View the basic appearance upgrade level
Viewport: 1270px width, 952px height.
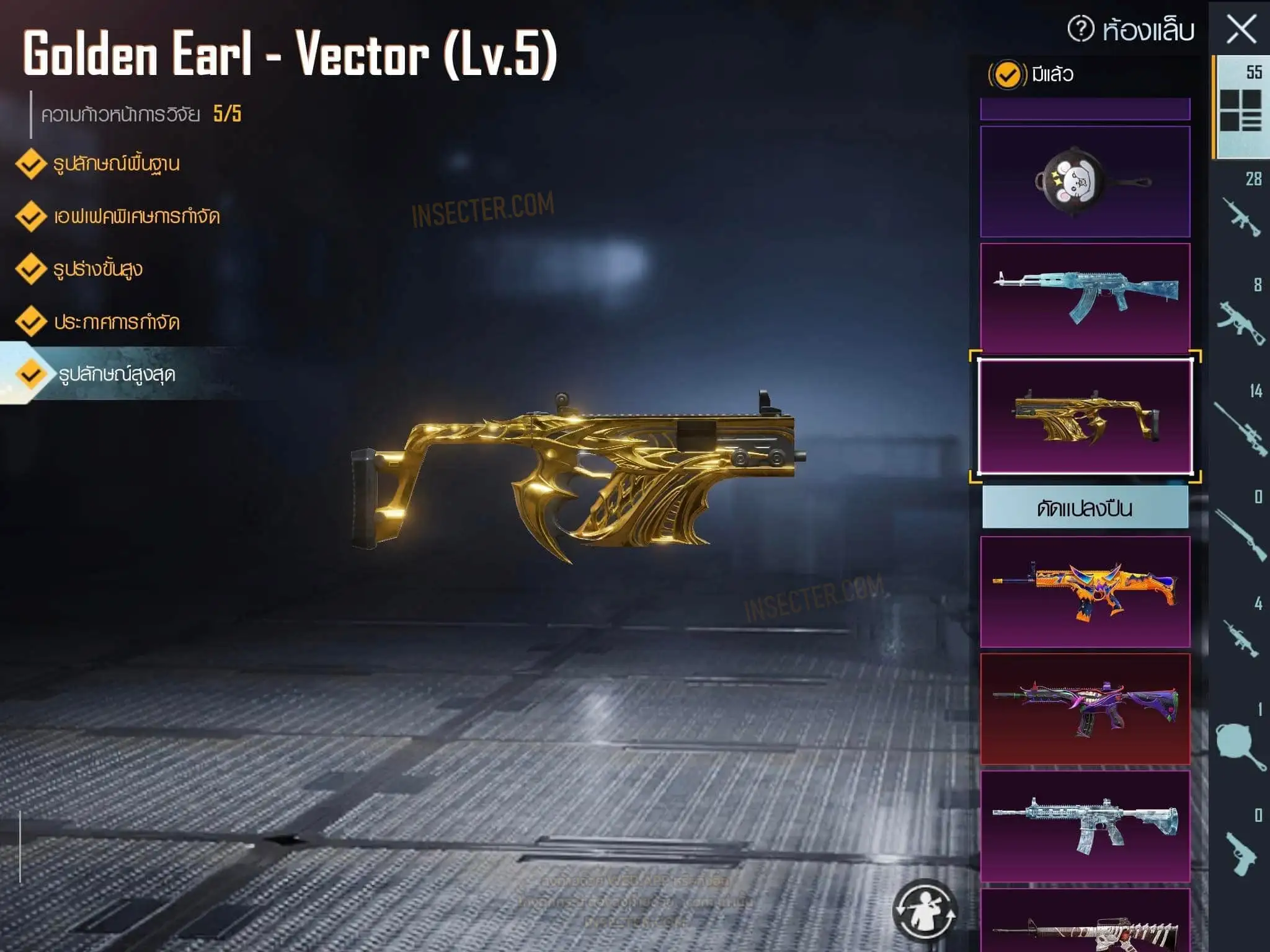116,164
